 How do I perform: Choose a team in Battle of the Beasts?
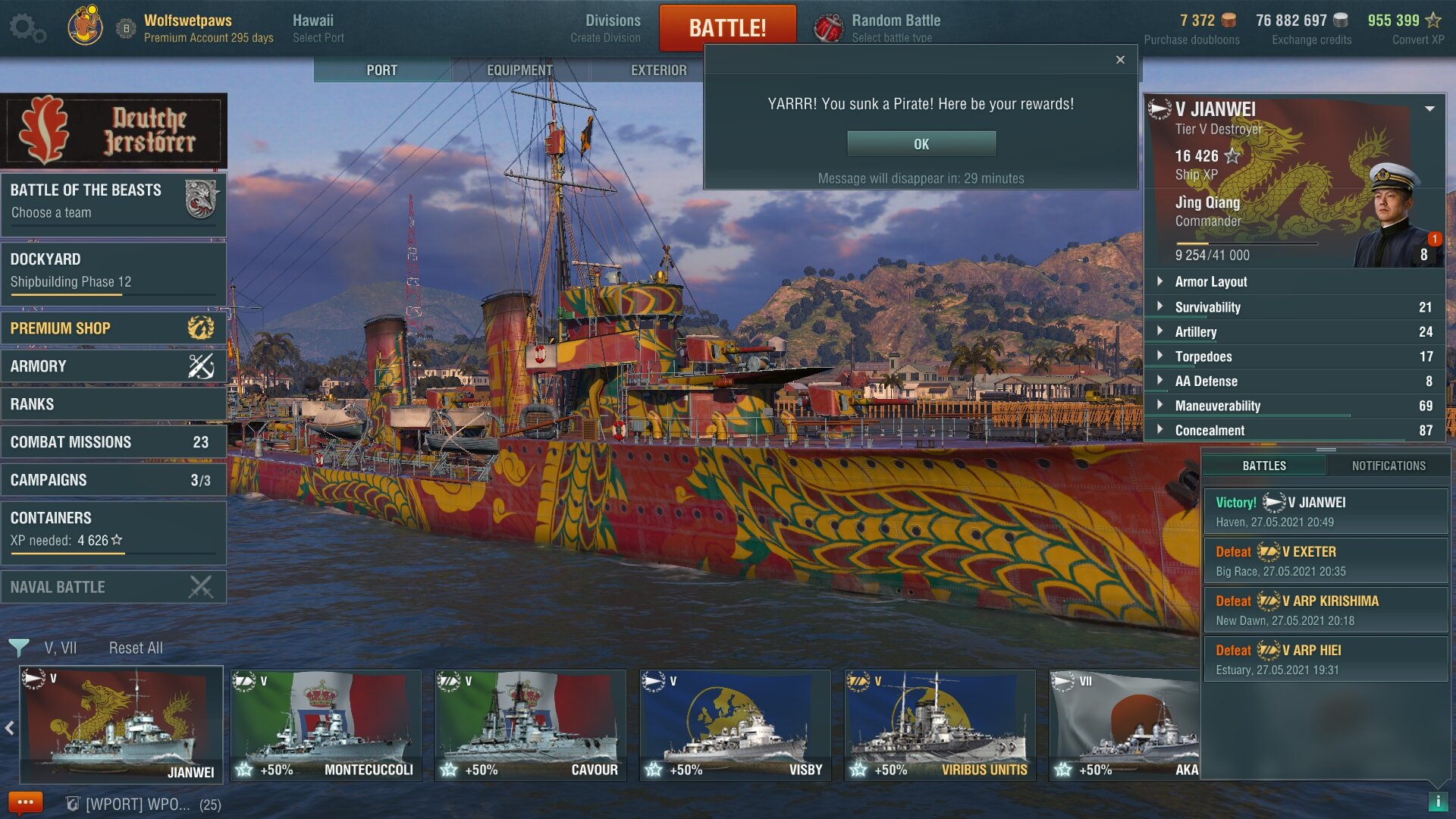point(114,201)
